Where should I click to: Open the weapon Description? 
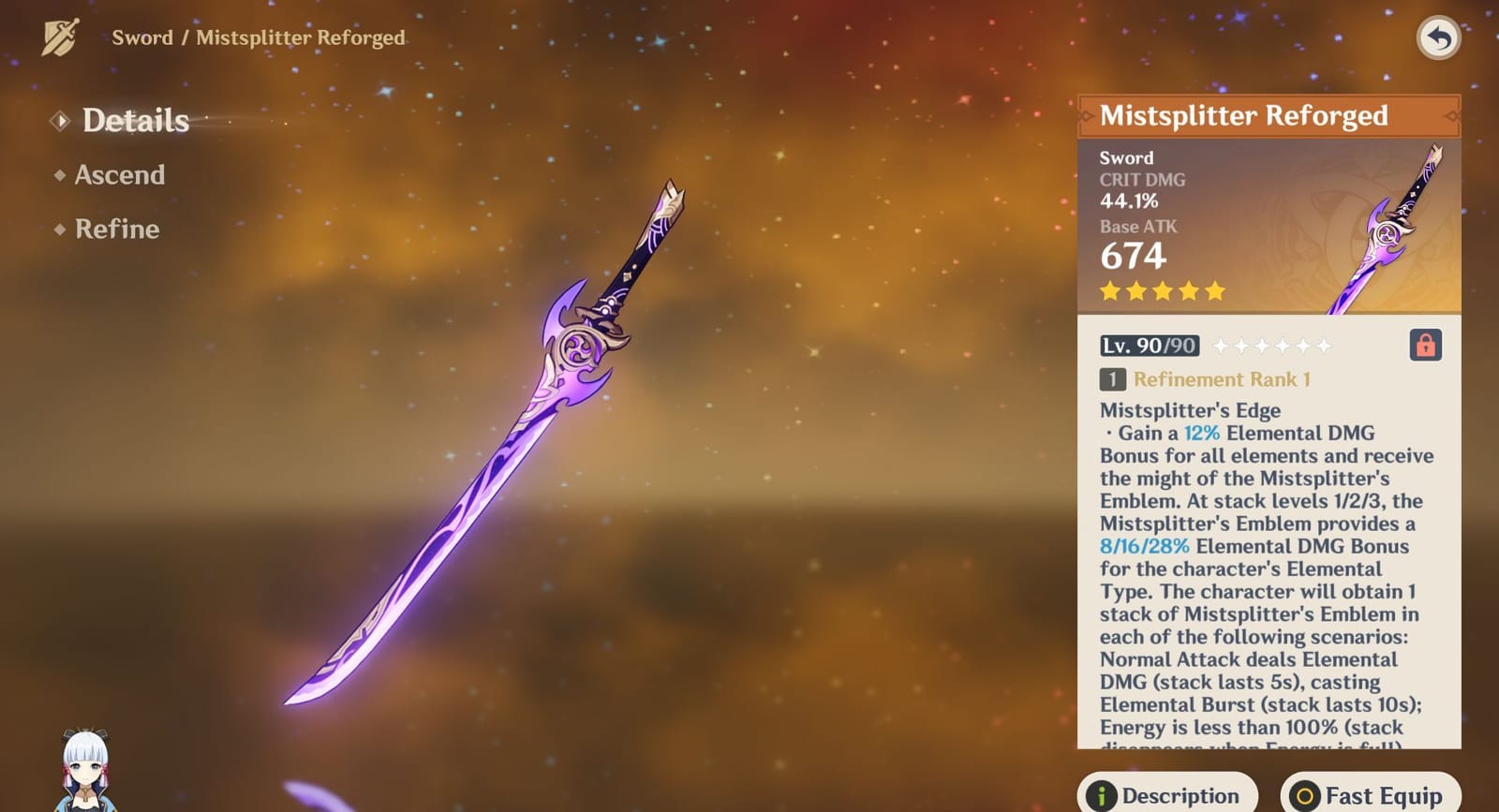tap(1168, 793)
